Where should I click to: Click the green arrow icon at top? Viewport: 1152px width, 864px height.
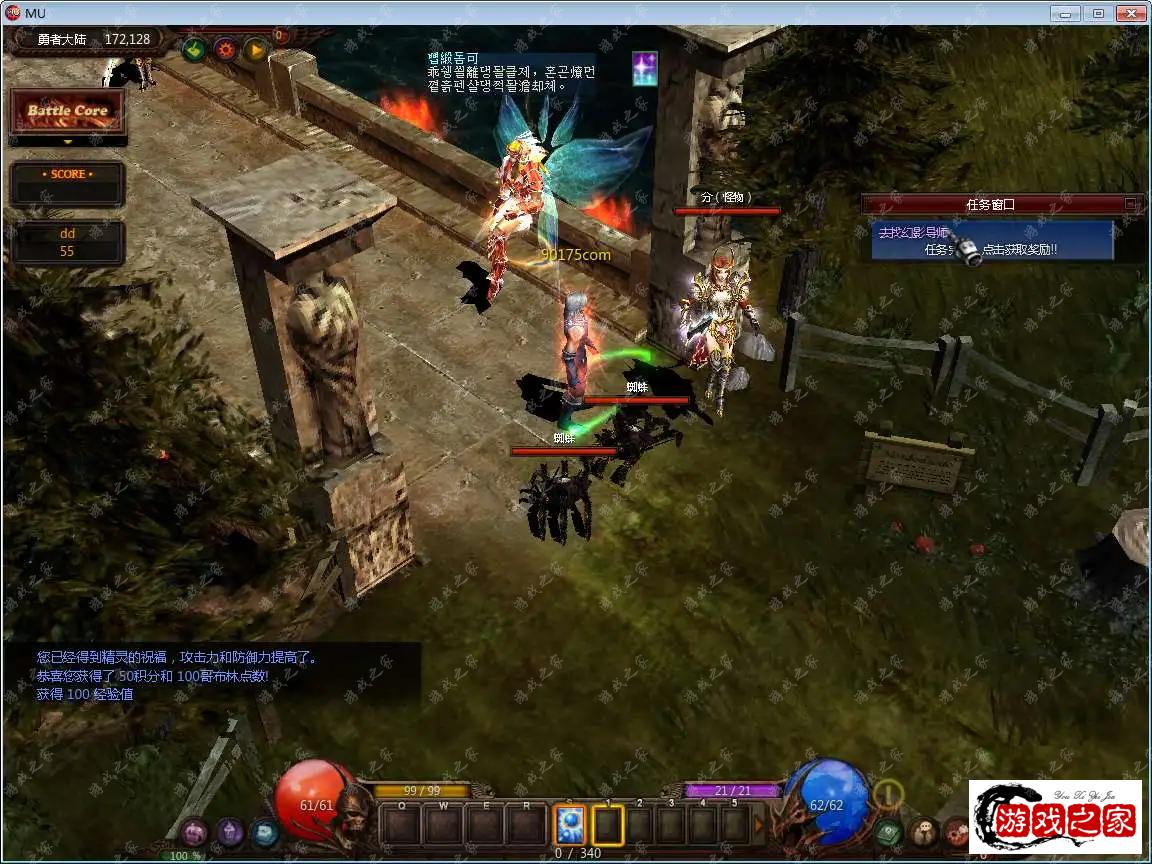click(x=194, y=49)
